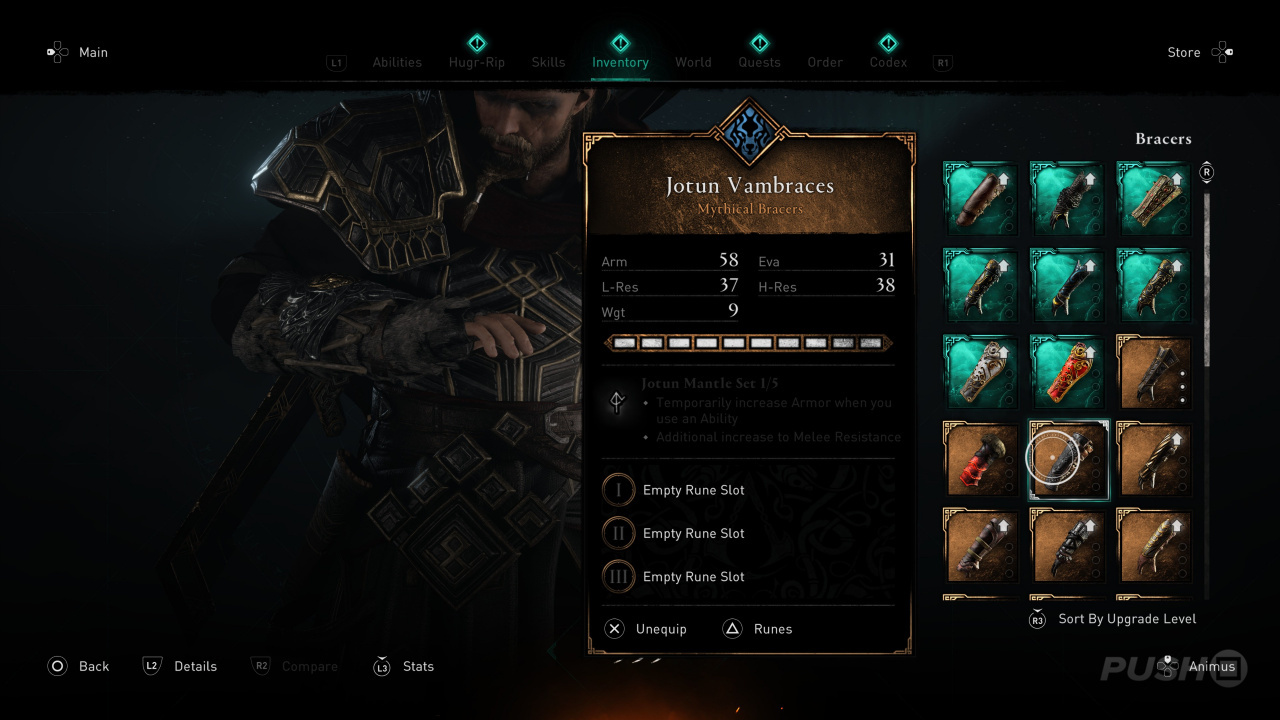The width and height of the screenshot is (1280, 720).
Task: Select the plain brown leather bracer
Action: click(981, 199)
